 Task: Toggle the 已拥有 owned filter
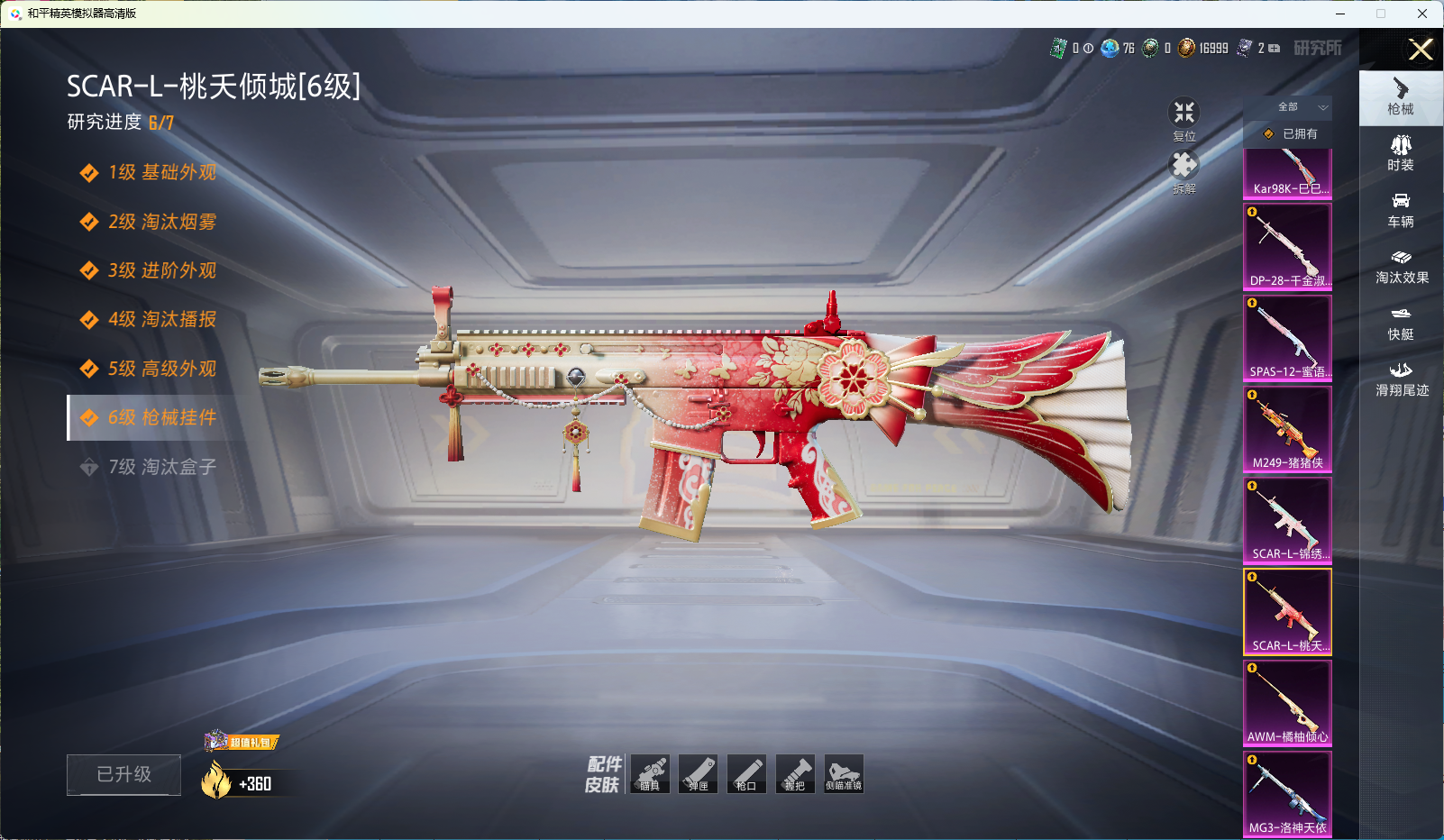[x=1290, y=133]
